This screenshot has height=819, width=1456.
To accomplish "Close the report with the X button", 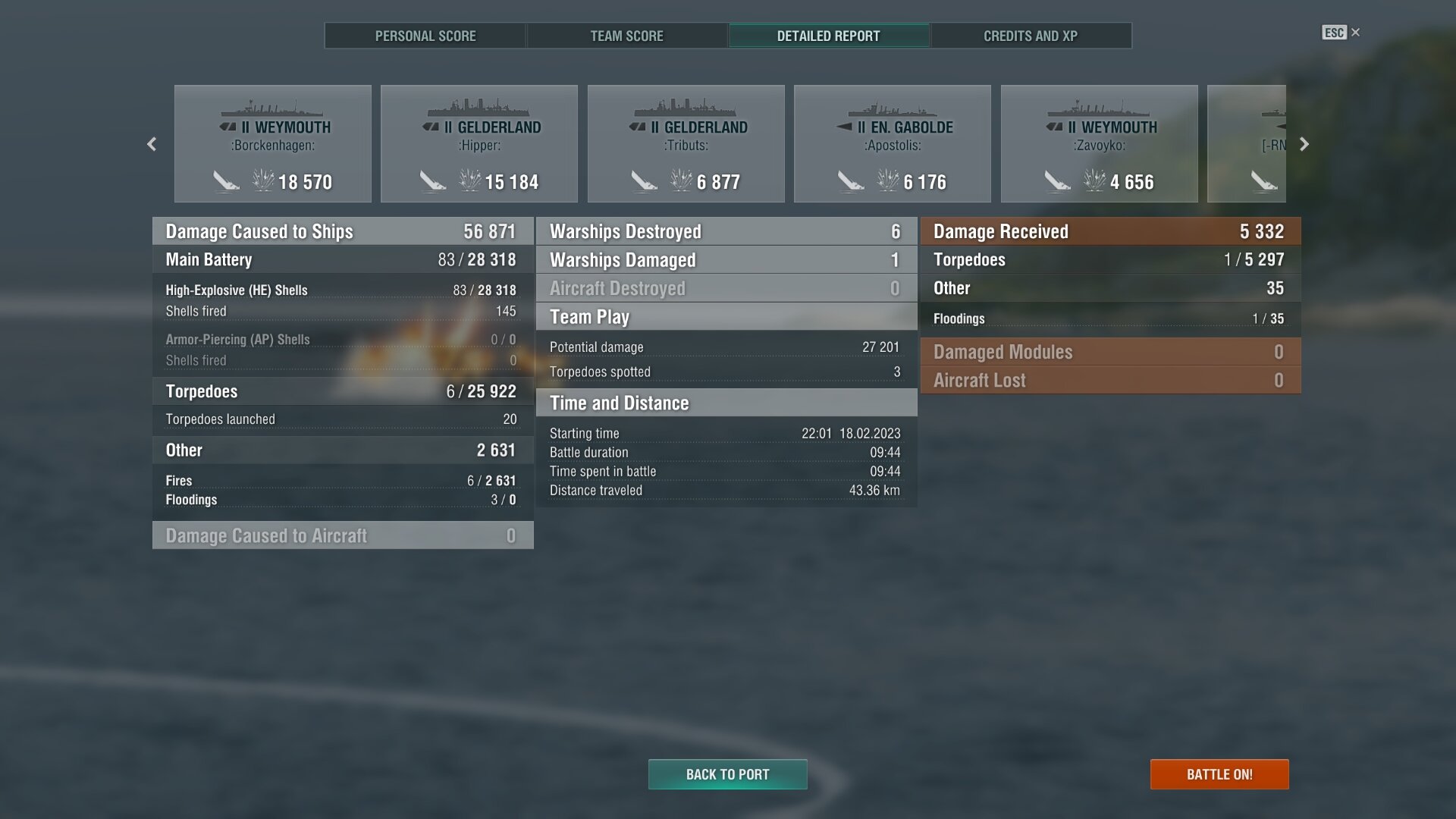I will click(1355, 33).
